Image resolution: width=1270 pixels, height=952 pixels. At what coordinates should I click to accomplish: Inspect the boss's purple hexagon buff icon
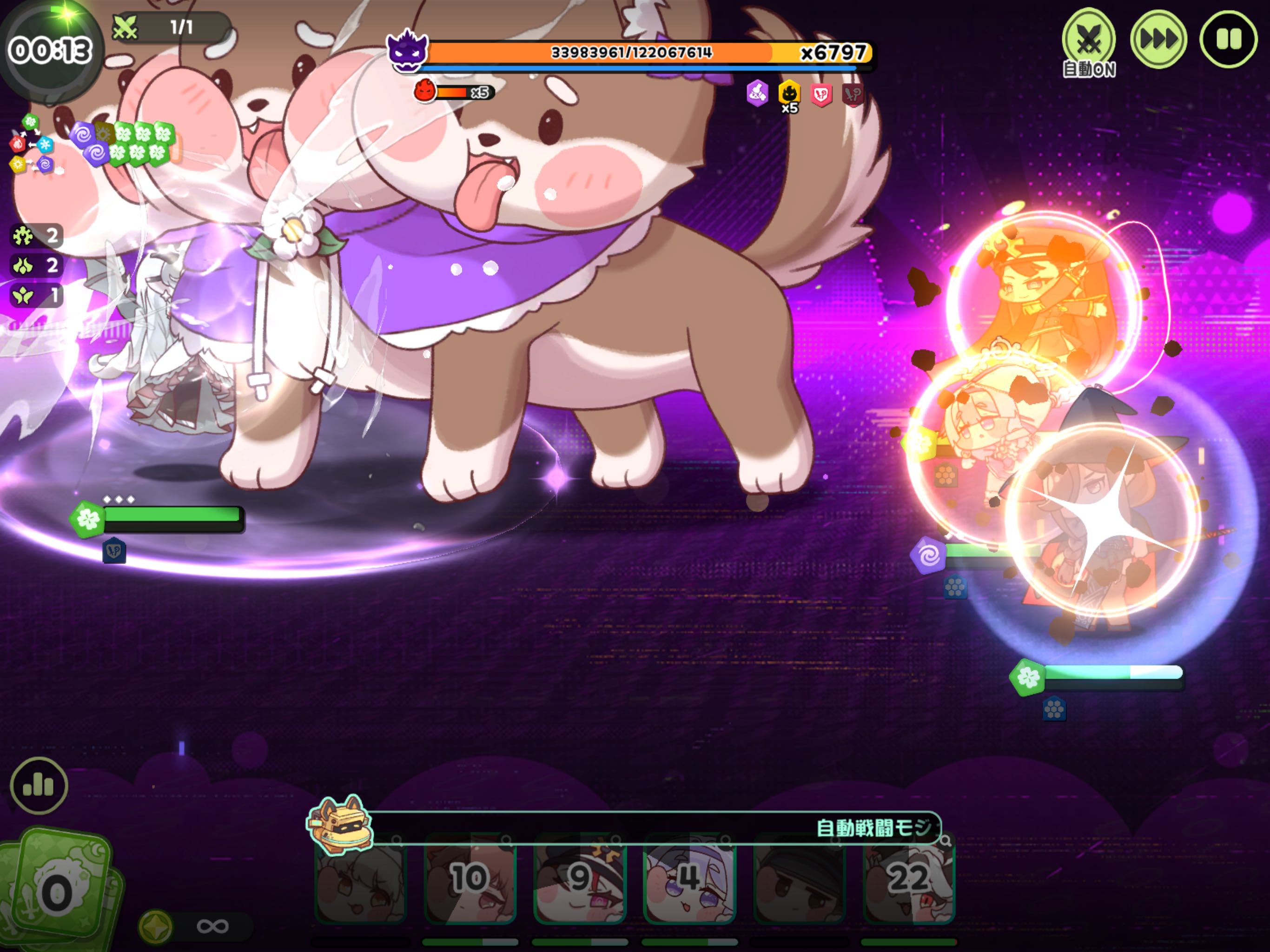coord(757,93)
